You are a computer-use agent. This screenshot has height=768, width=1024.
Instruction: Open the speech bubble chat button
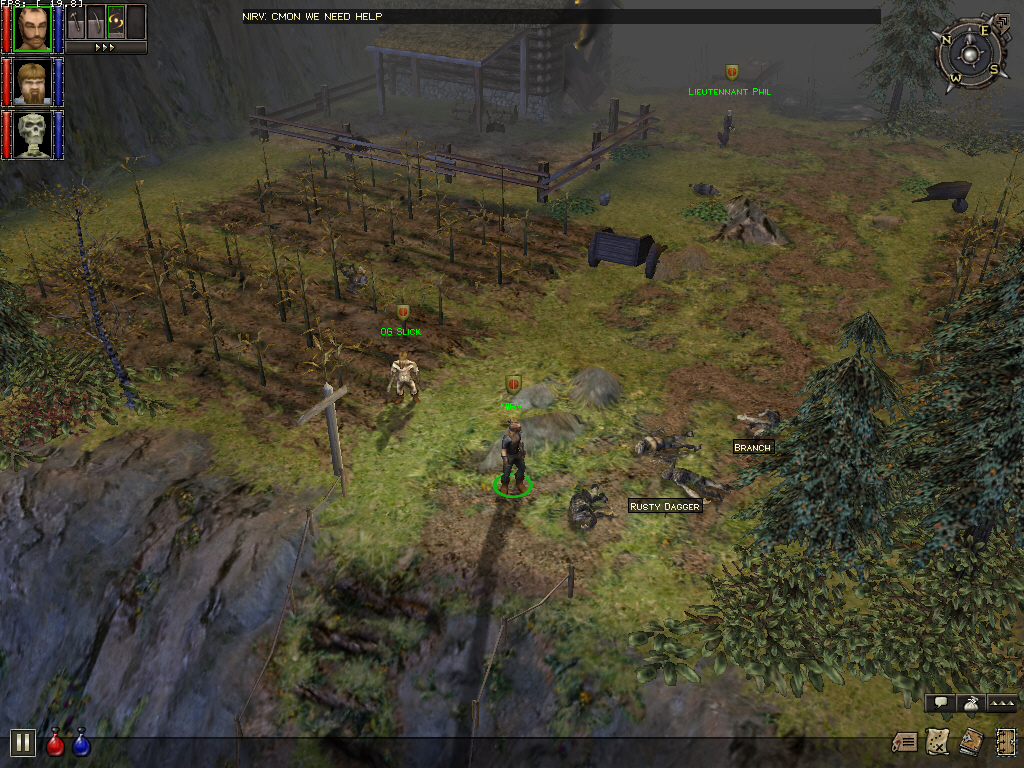940,703
